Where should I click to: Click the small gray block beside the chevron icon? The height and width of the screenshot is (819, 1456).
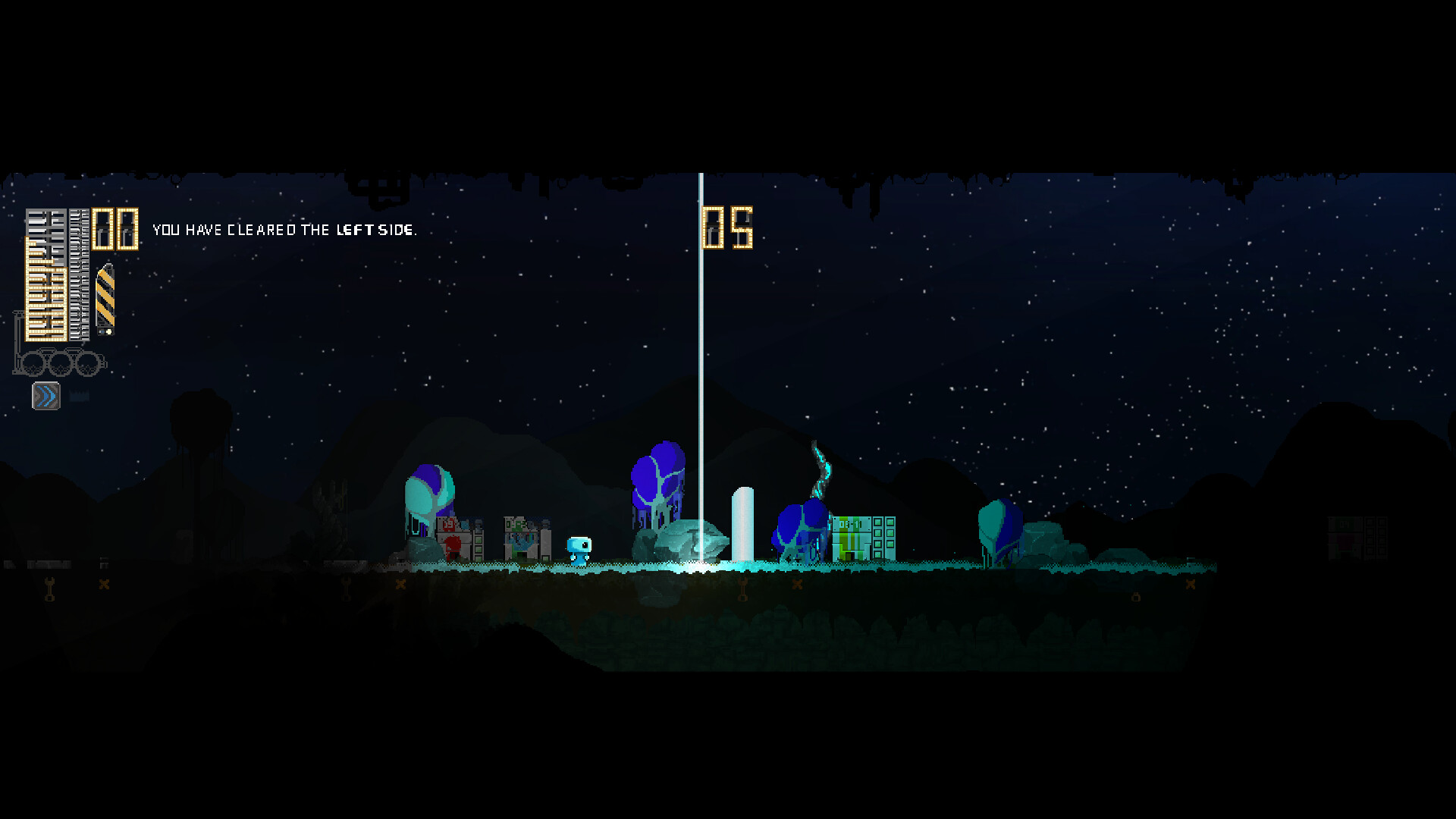[79, 394]
